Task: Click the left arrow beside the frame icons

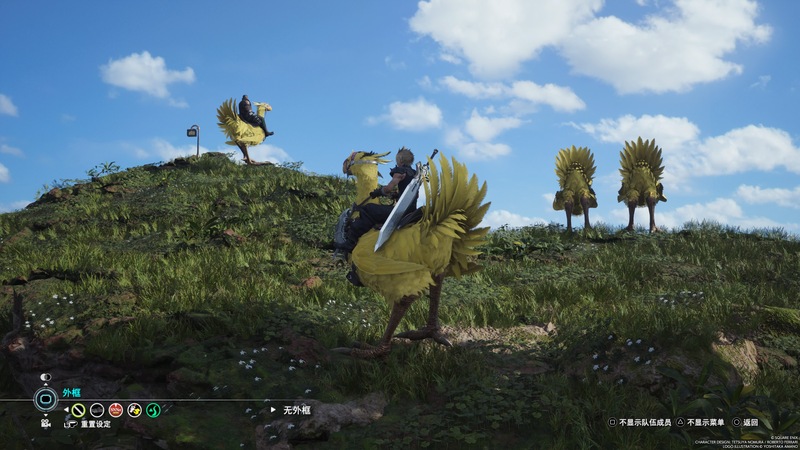Action: (x=66, y=410)
